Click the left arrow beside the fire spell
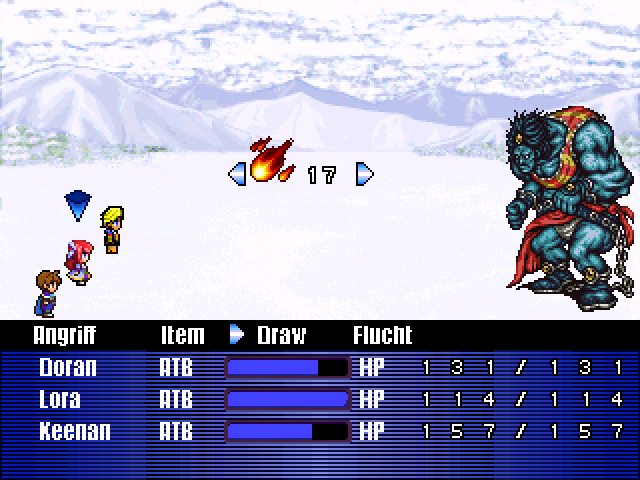Image resolution: width=640 pixels, height=480 pixels. (x=236, y=175)
